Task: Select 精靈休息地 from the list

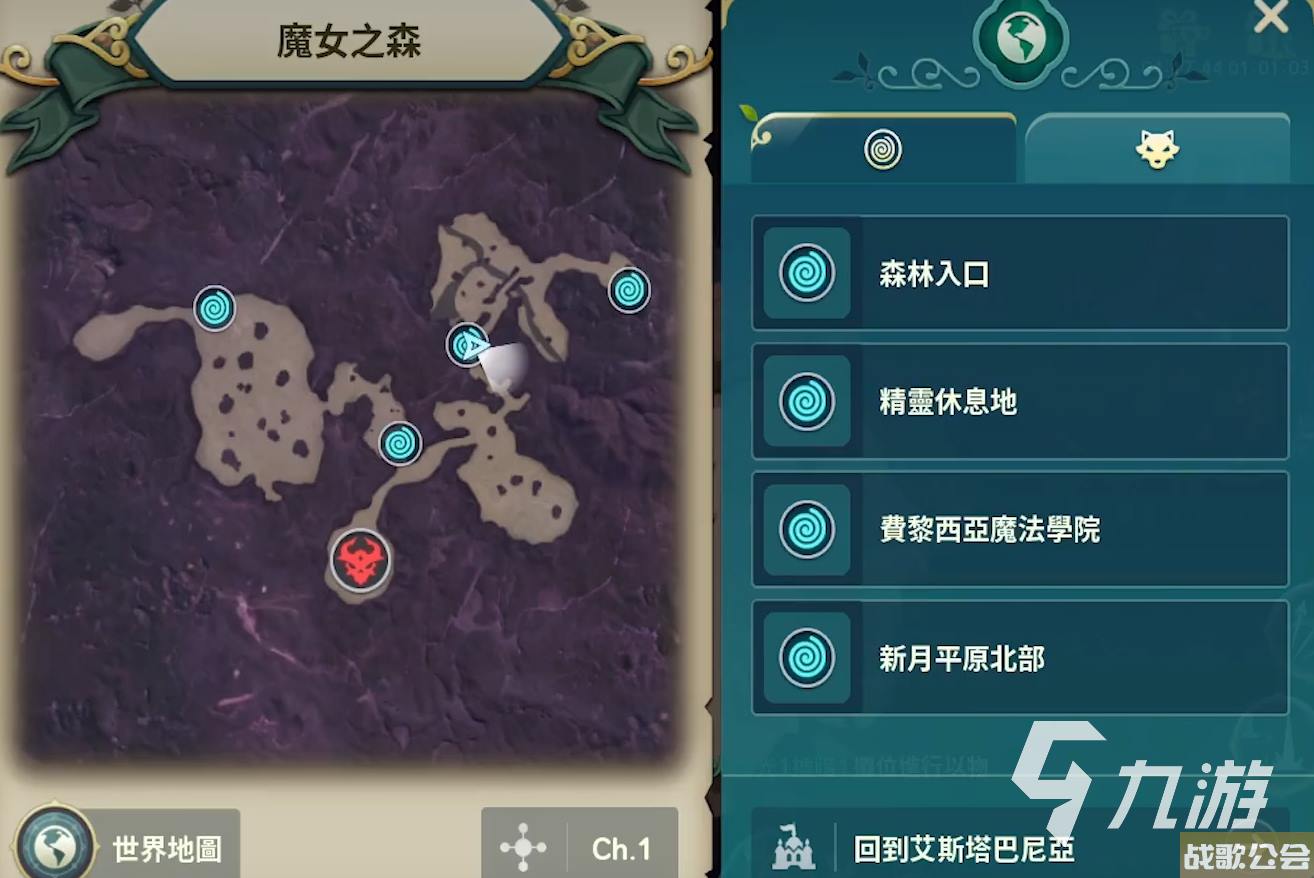Action: [1018, 402]
